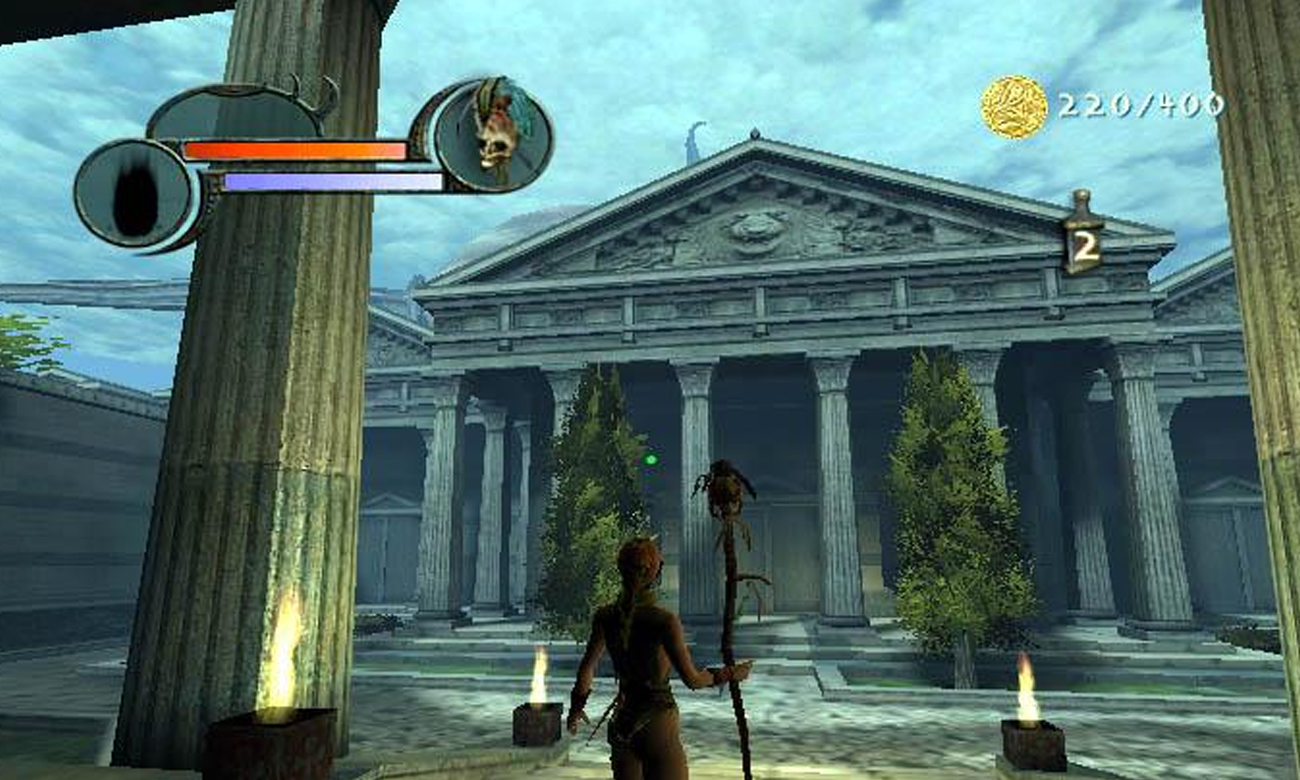
Task: Select the feathered skull mask icon
Action: point(495,134)
